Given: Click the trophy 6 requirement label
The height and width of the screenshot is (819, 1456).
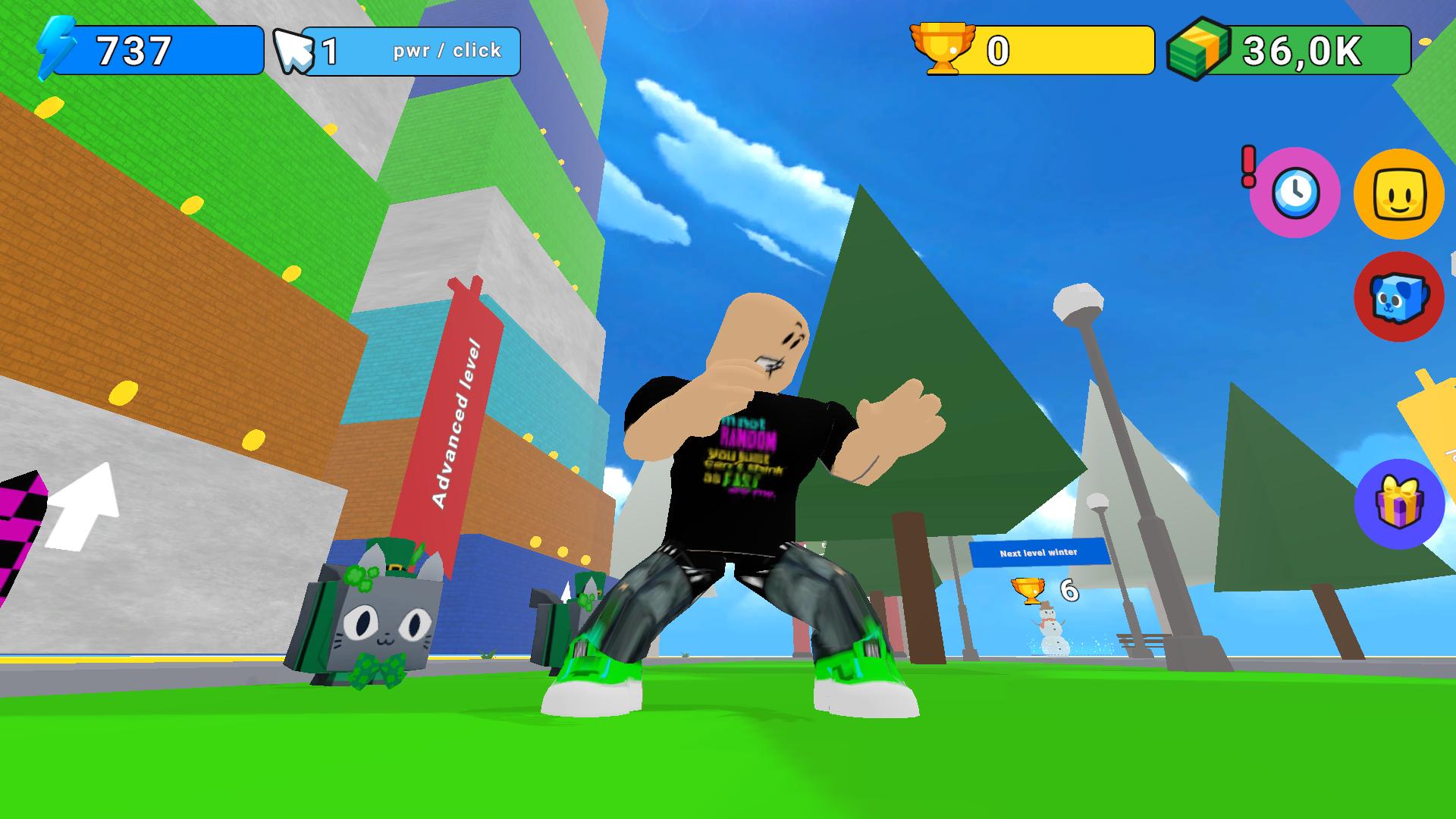Looking at the screenshot, I should click(1046, 589).
